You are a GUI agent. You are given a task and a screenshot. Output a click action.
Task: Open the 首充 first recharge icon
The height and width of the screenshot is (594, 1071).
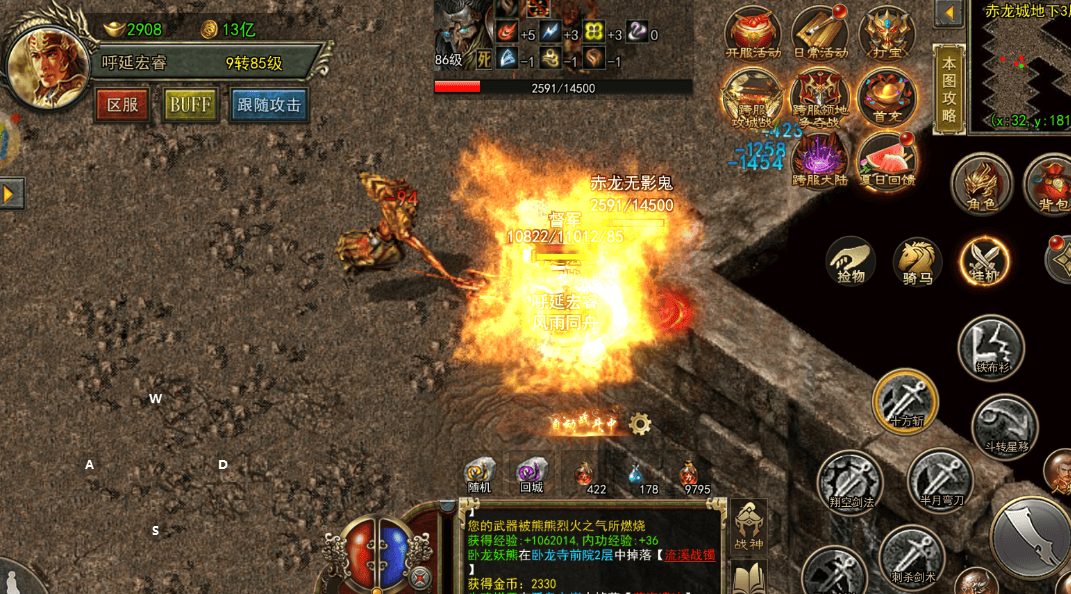tap(886, 98)
